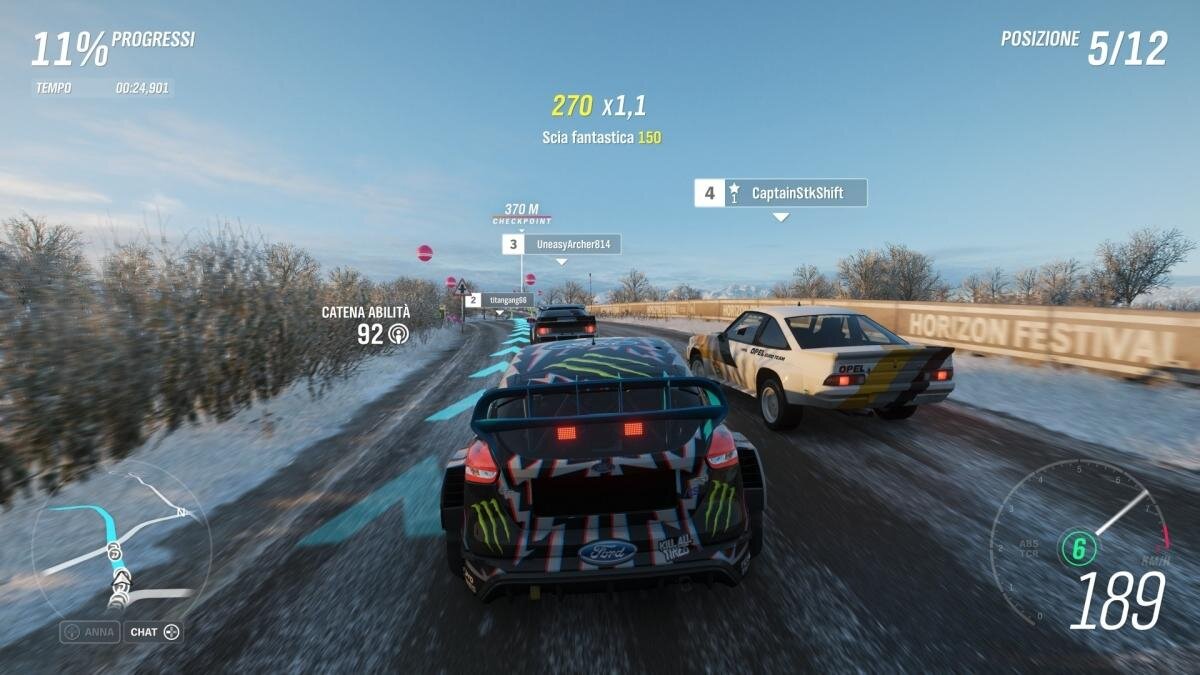Select UneasyArcher814 player name tag
Viewport: 1200px width, 675px height.
click(561, 244)
